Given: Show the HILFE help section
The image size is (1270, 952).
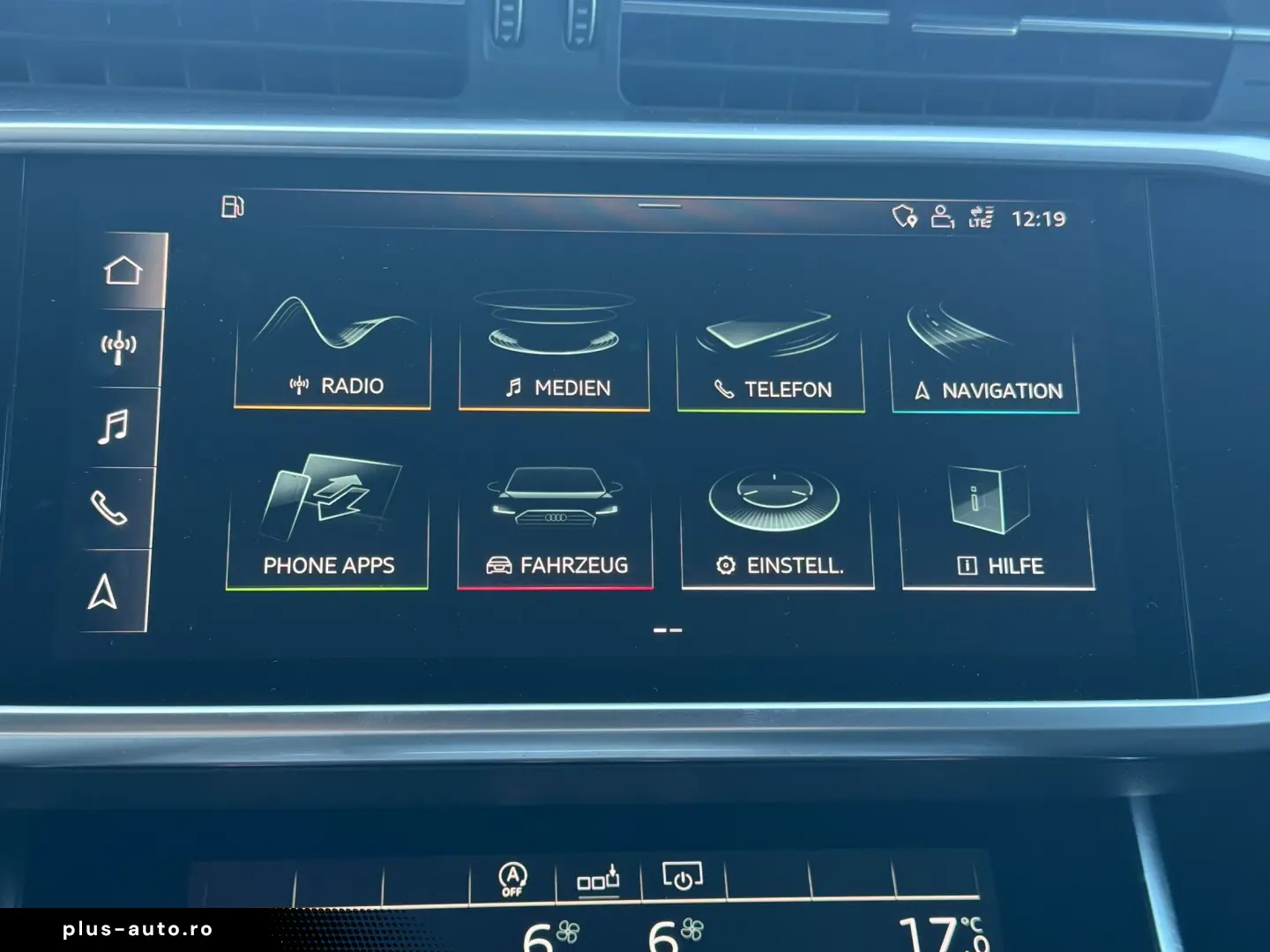Looking at the screenshot, I should pyautogui.click(x=997, y=527).
